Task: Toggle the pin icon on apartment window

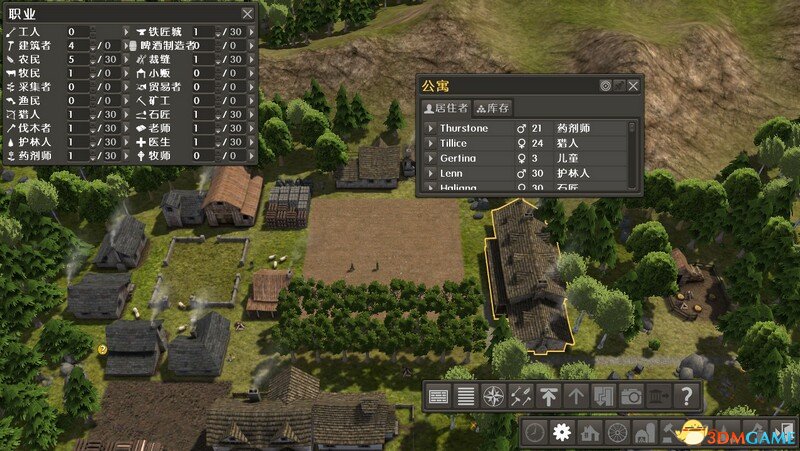Action: coord(619,86)
